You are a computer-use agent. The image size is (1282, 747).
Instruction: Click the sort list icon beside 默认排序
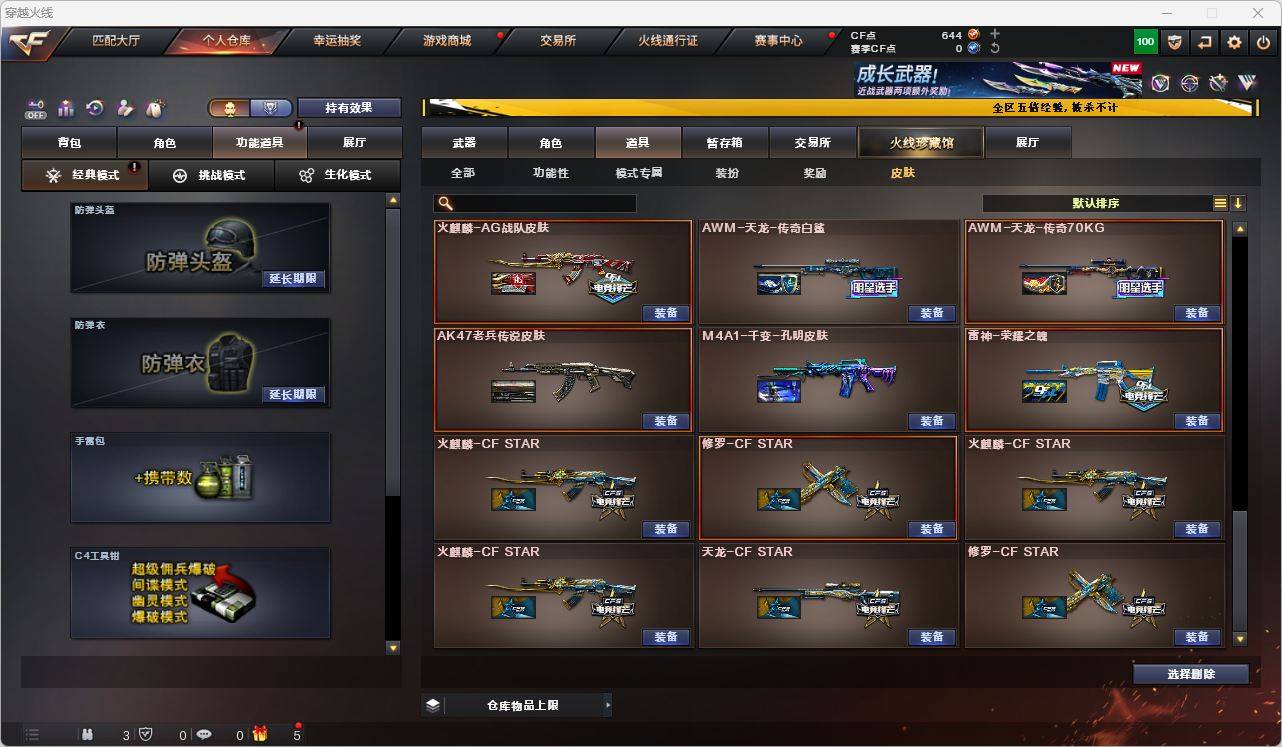[x=1219, y=203]
